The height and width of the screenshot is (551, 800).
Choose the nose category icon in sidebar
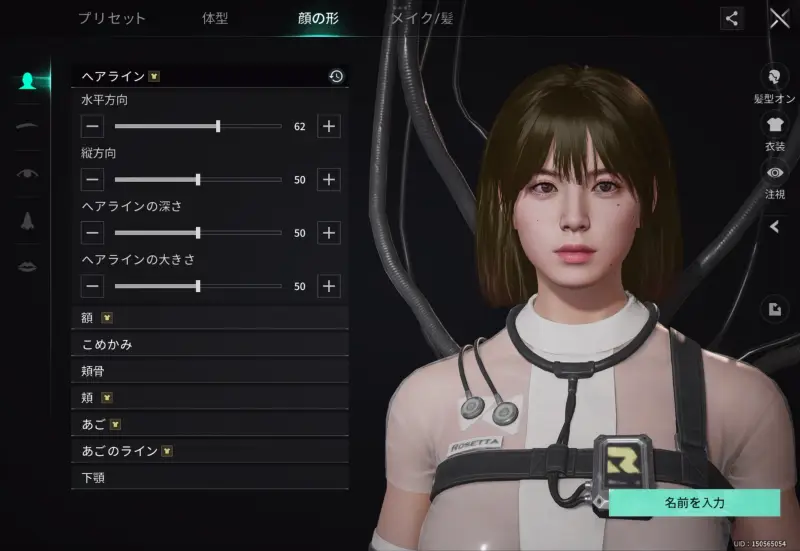coord(28,220)
